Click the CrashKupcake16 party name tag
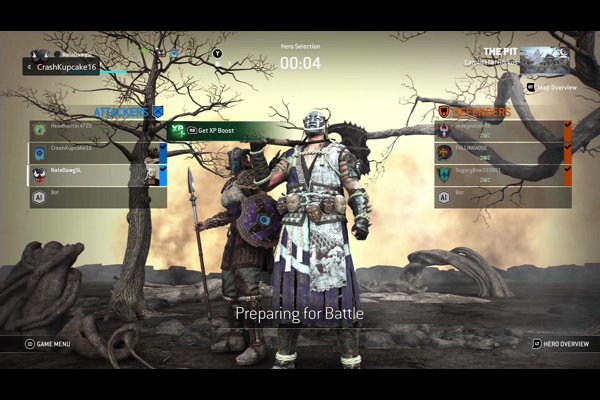 [63, 67]
